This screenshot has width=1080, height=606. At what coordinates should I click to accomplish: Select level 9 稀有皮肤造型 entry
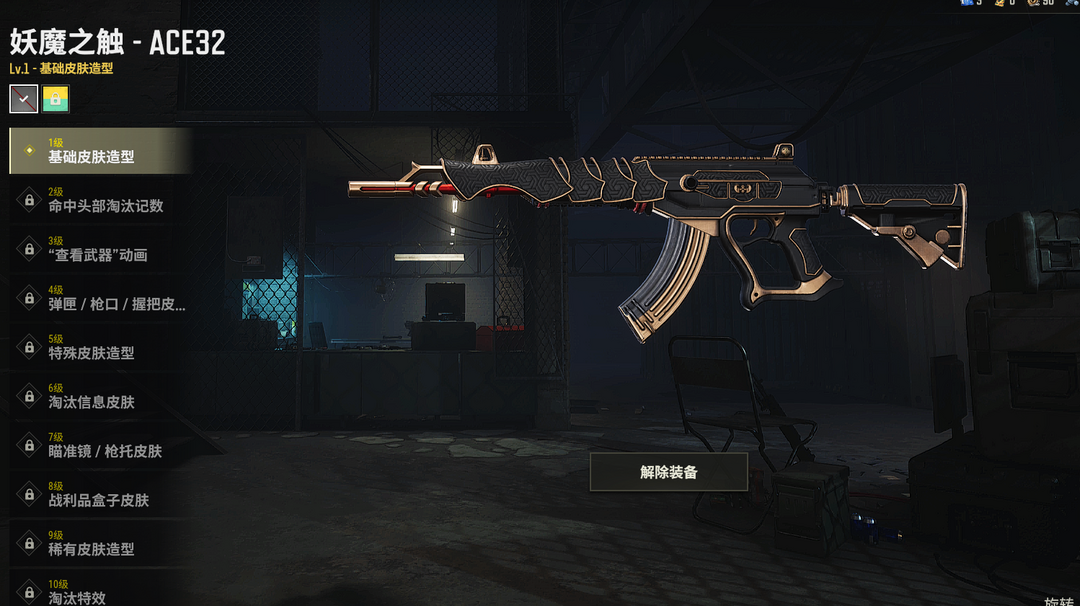point(100,543)
